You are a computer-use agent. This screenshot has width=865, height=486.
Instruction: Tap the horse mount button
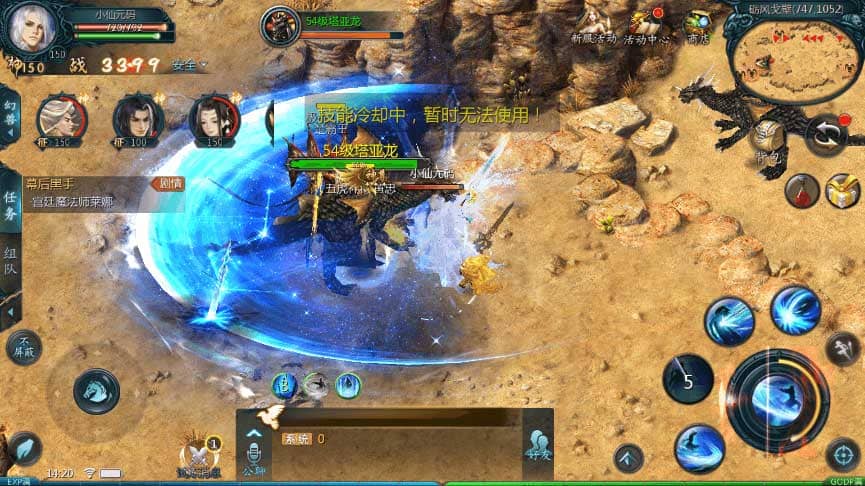point(98,388)
